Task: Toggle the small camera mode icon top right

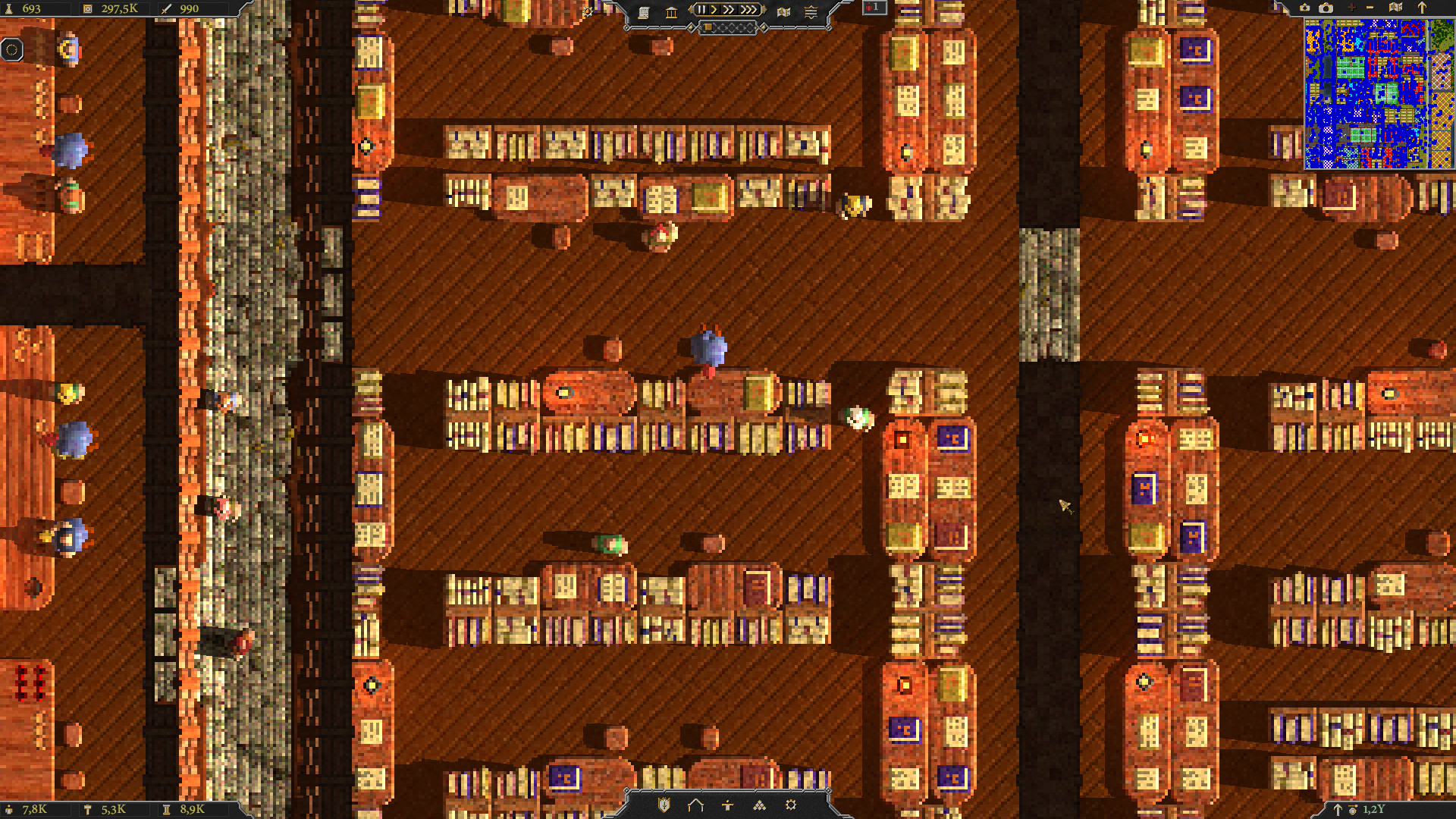Action: point(1305,9)
